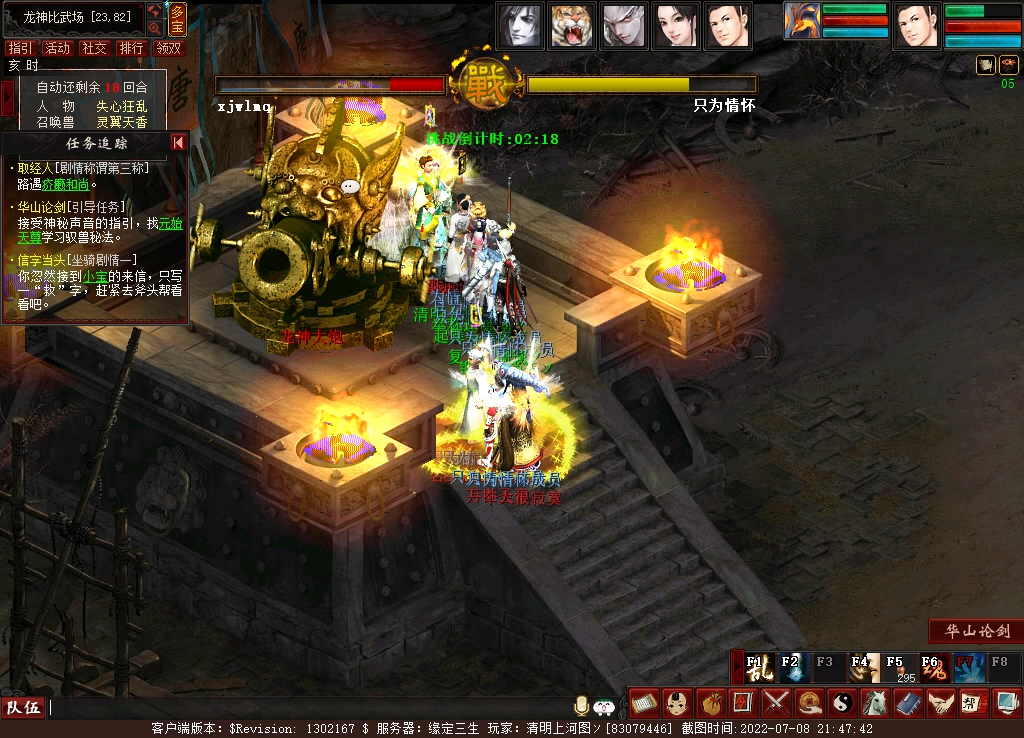Viewport: 1024px width, 738px height.
Task: Click the 领双 button
Action: click(x=169, y=48)
